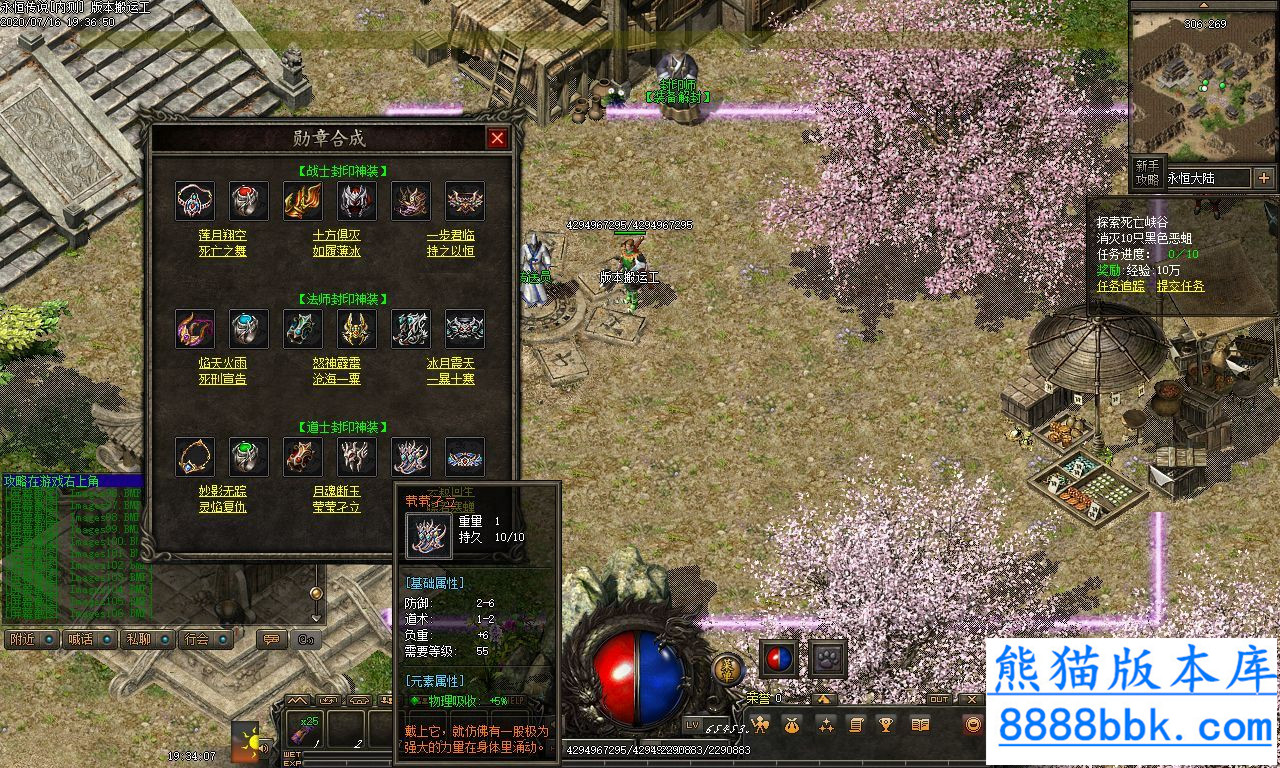Viewport: 1280px width, 768px height.
Task: Toggle the 私聊 private chat channel
Action: pyautogui.click(x=147, y=639)
